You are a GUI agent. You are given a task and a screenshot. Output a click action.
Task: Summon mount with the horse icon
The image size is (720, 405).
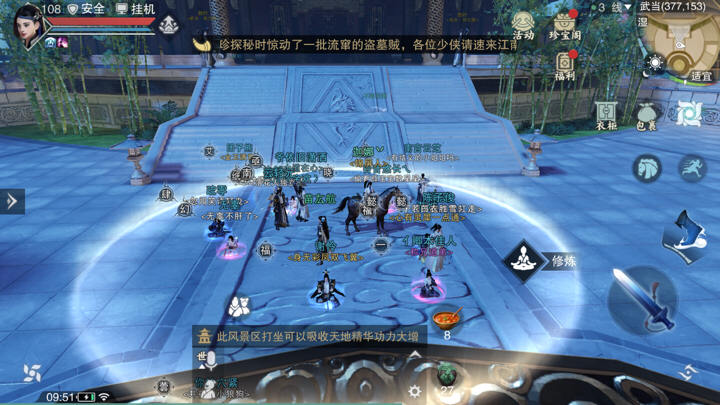648,167
